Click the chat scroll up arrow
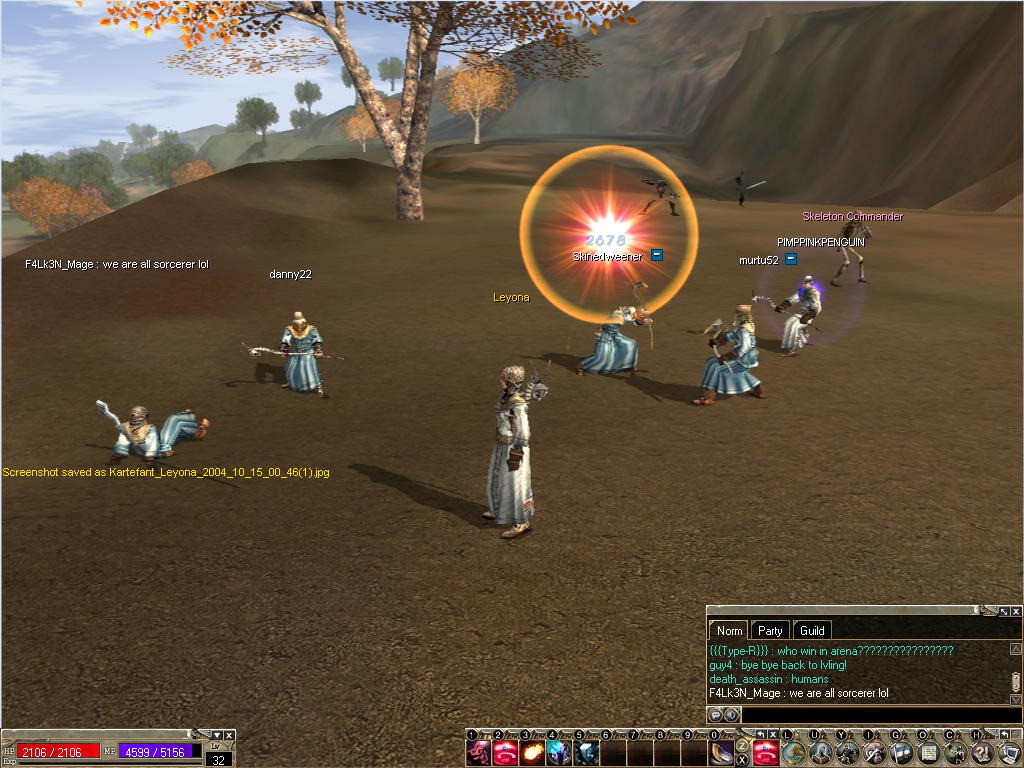1024x768 pixels. click(1016, 649)
